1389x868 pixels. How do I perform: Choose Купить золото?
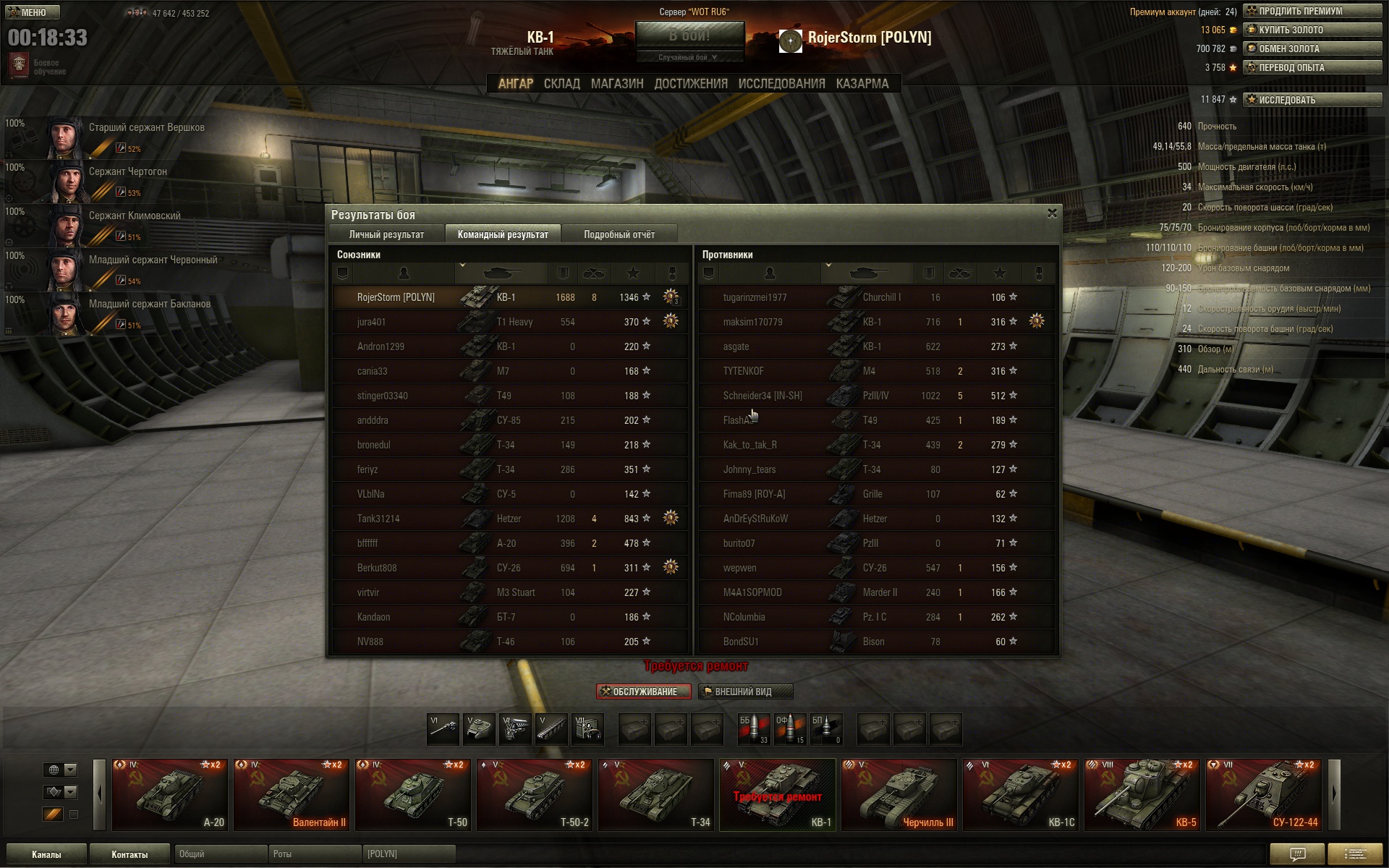(x=1312, y=30)
